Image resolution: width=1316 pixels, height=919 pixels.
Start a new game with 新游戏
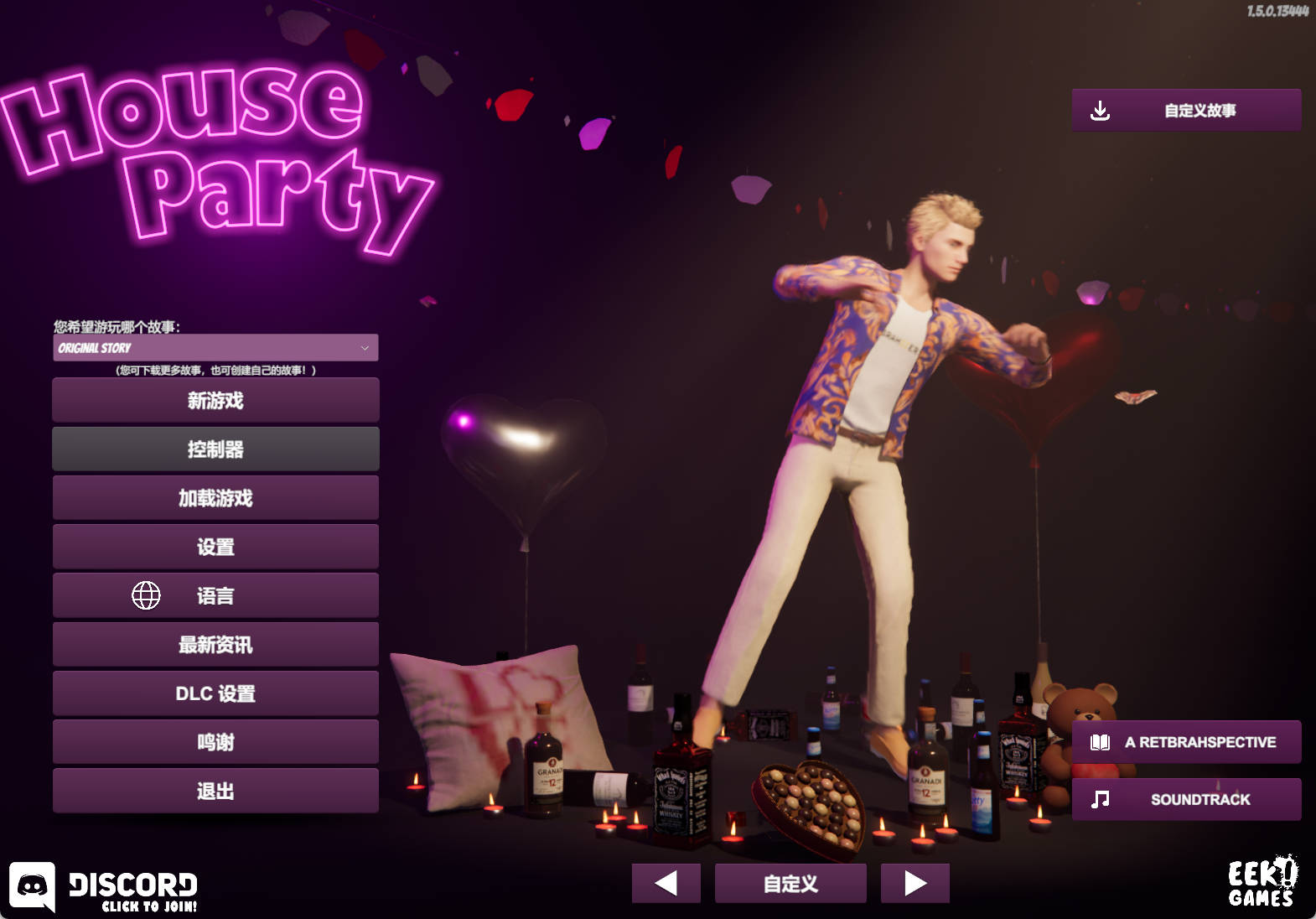(215, 400)
